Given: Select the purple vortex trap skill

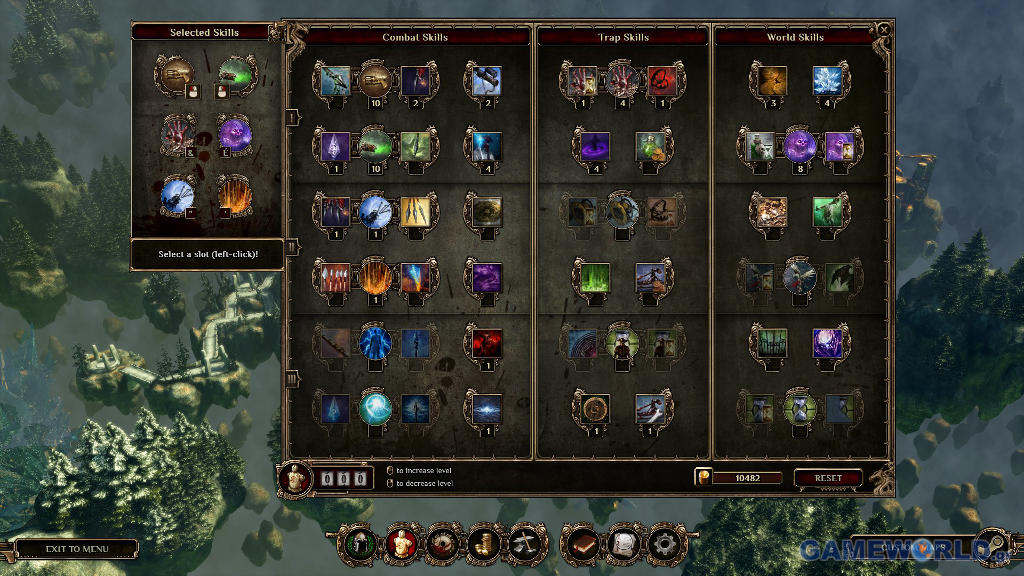Looking at the screenshot, I should [595, 146].
